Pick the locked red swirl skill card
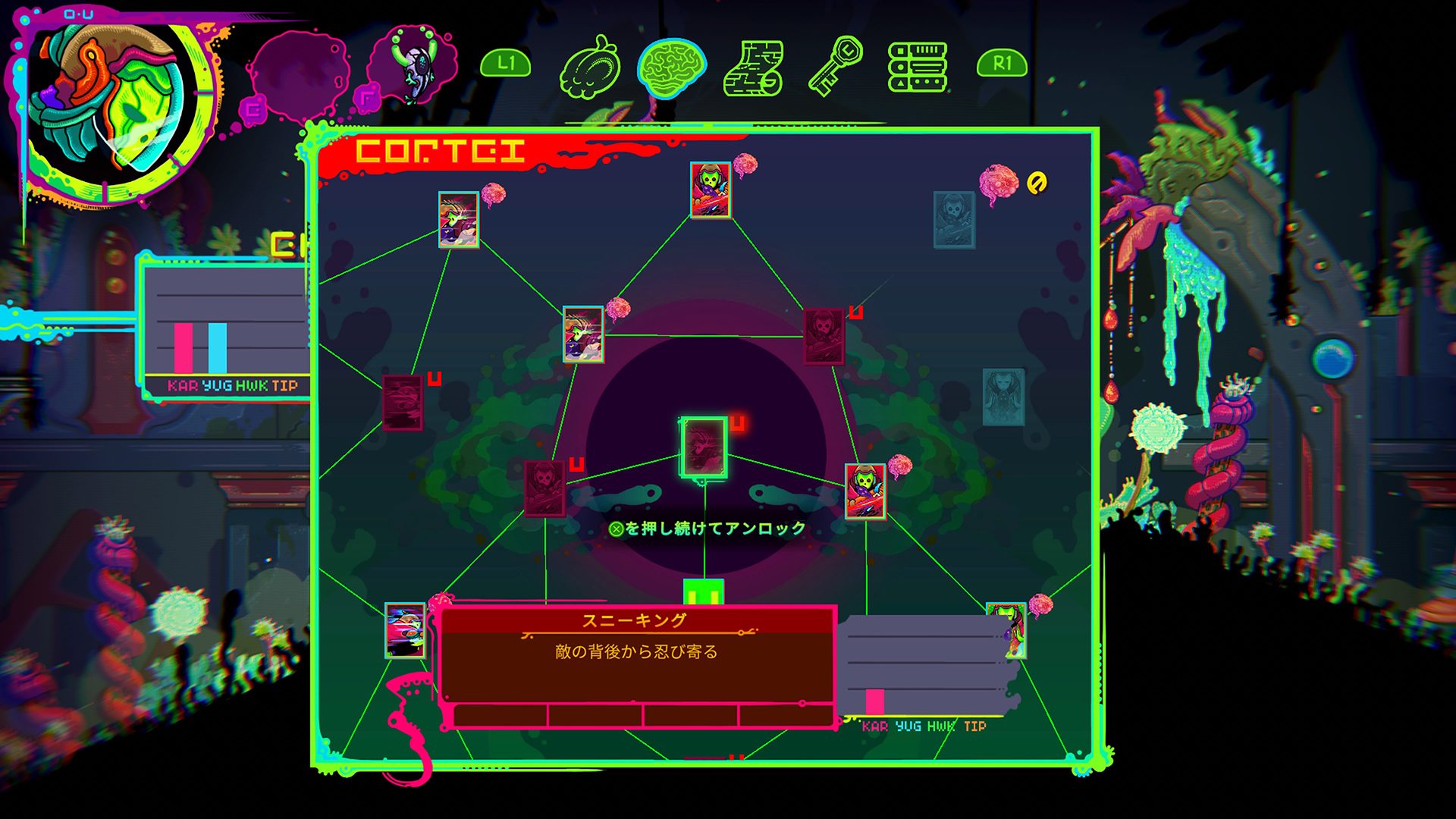1456x819 pixels. [403, 403]
